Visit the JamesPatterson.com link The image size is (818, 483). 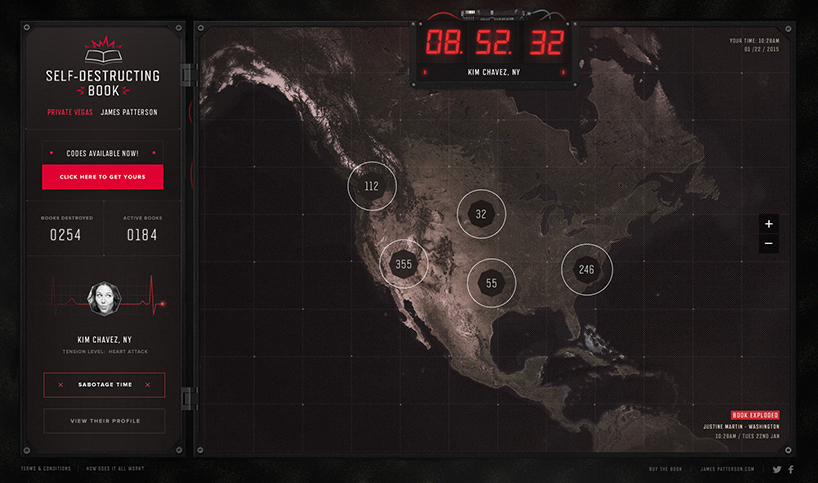point(728,468)
